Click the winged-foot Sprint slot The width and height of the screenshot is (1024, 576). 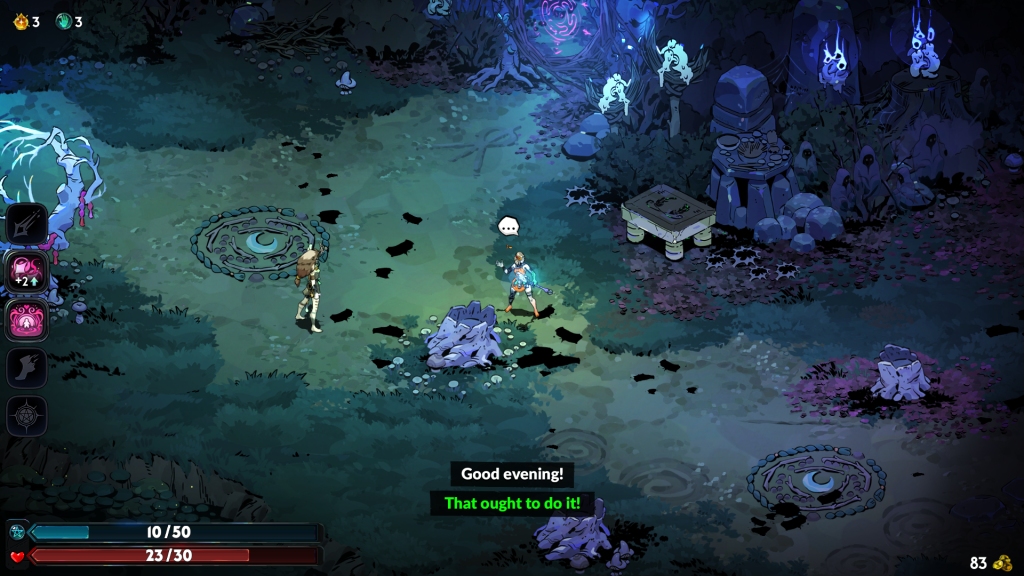click(x=27, y=367)
